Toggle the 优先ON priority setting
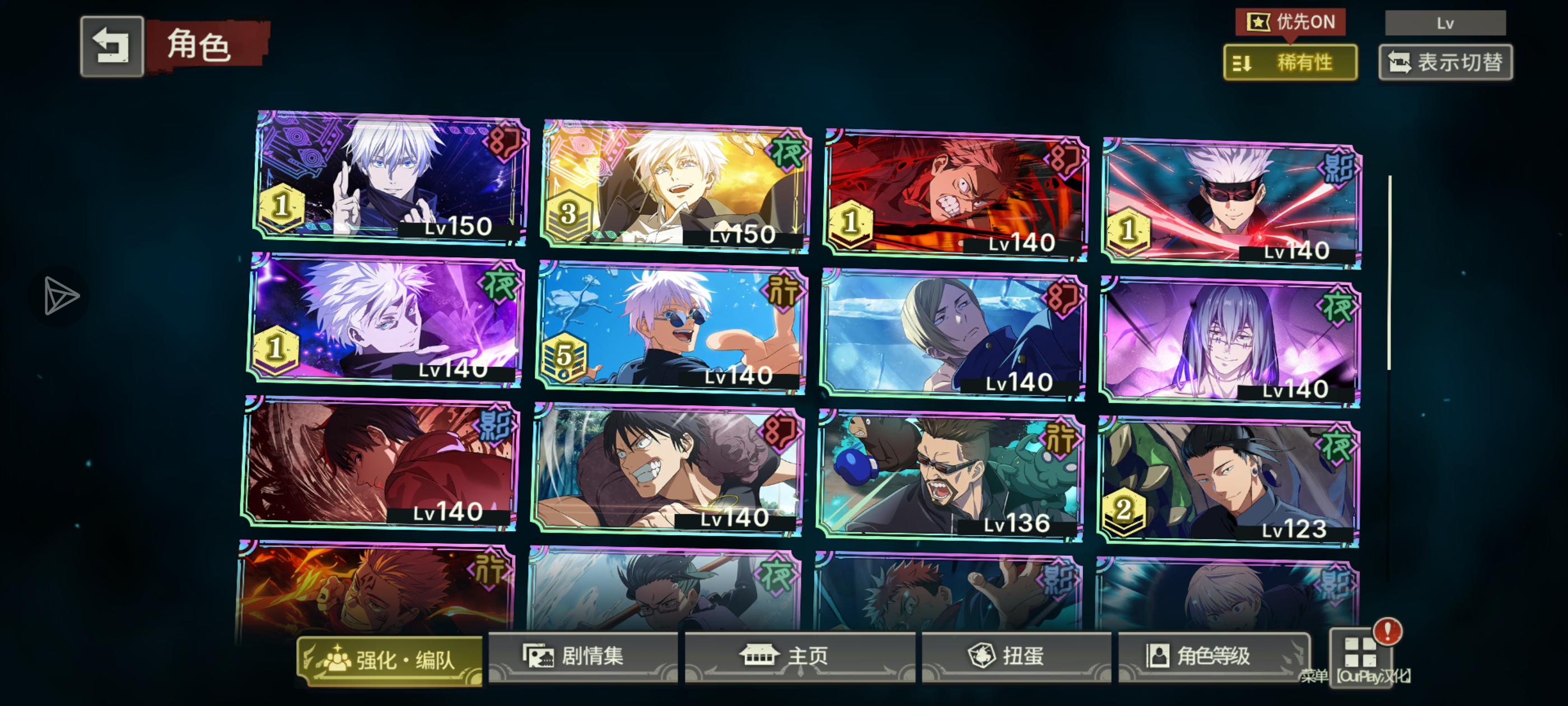The height and width of the screenshot is (706, 1568). 1290,22
